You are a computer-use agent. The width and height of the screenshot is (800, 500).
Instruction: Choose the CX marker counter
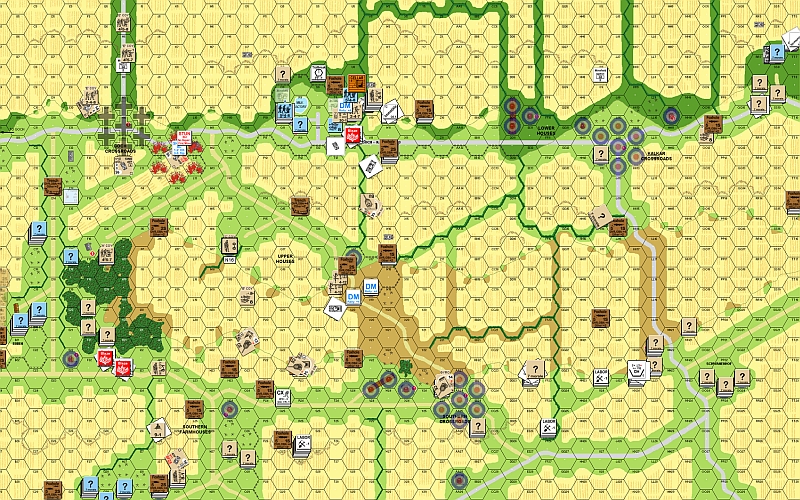[x=283, y=396]
